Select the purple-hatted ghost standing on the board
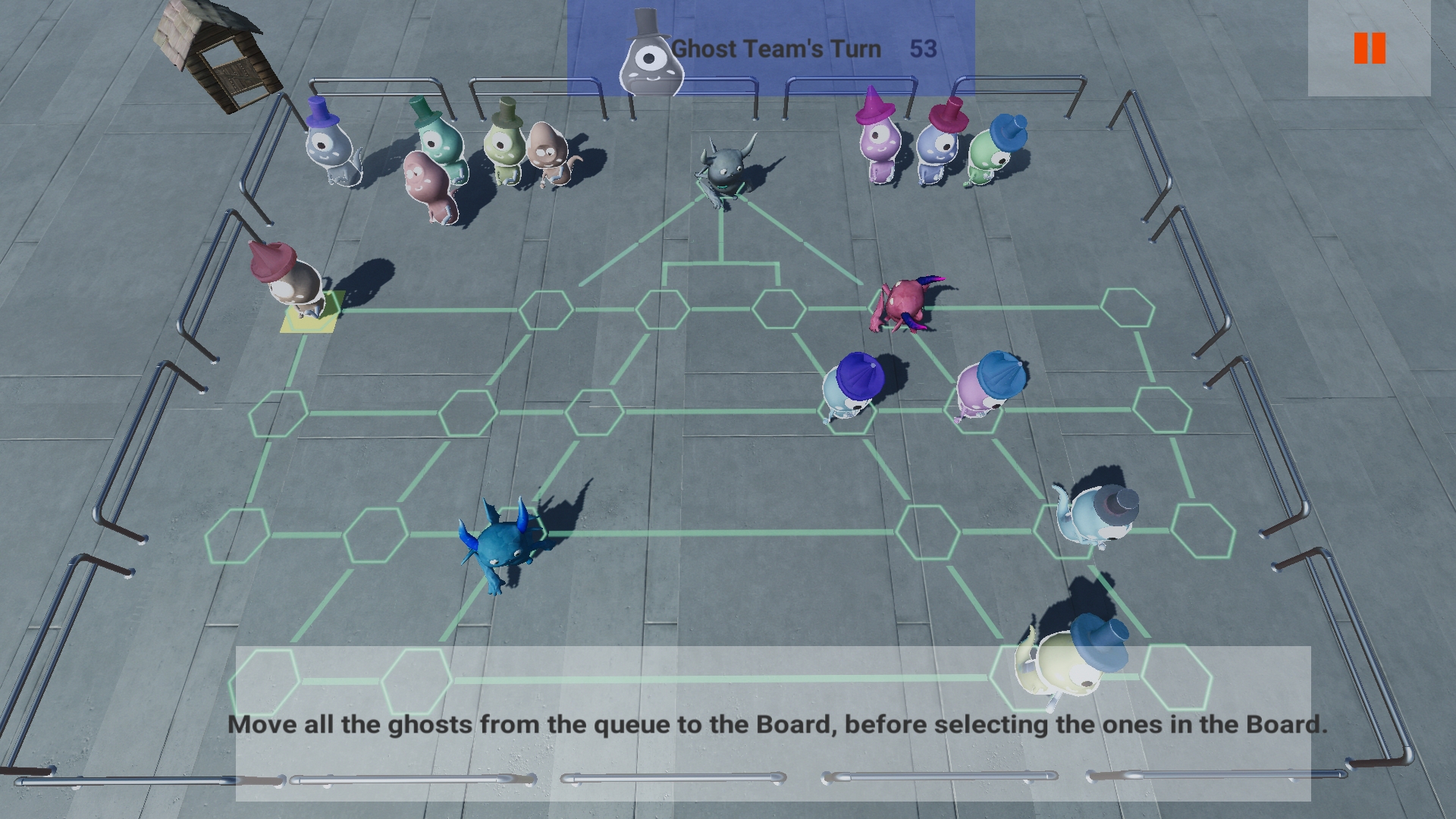The width and height of the screenshot is (1456, 819). (x=849, y=387)
